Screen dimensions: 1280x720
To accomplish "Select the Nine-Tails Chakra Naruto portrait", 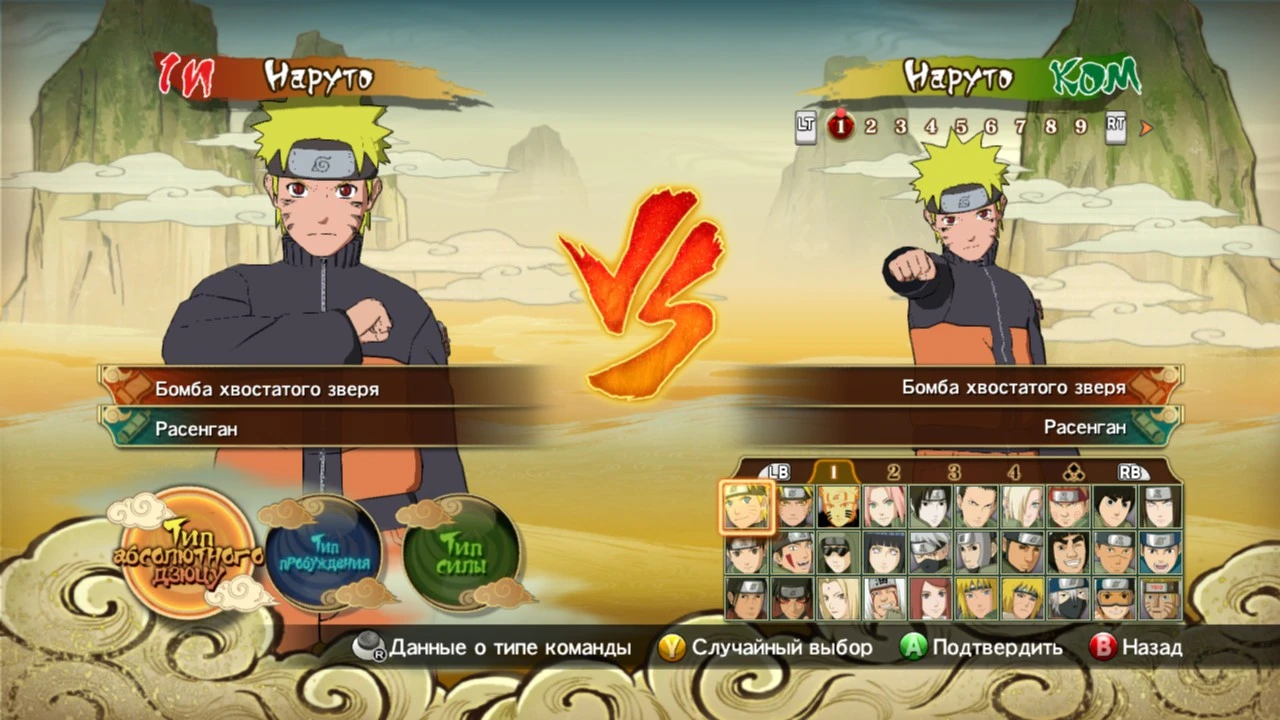I will tap(840, 505).
